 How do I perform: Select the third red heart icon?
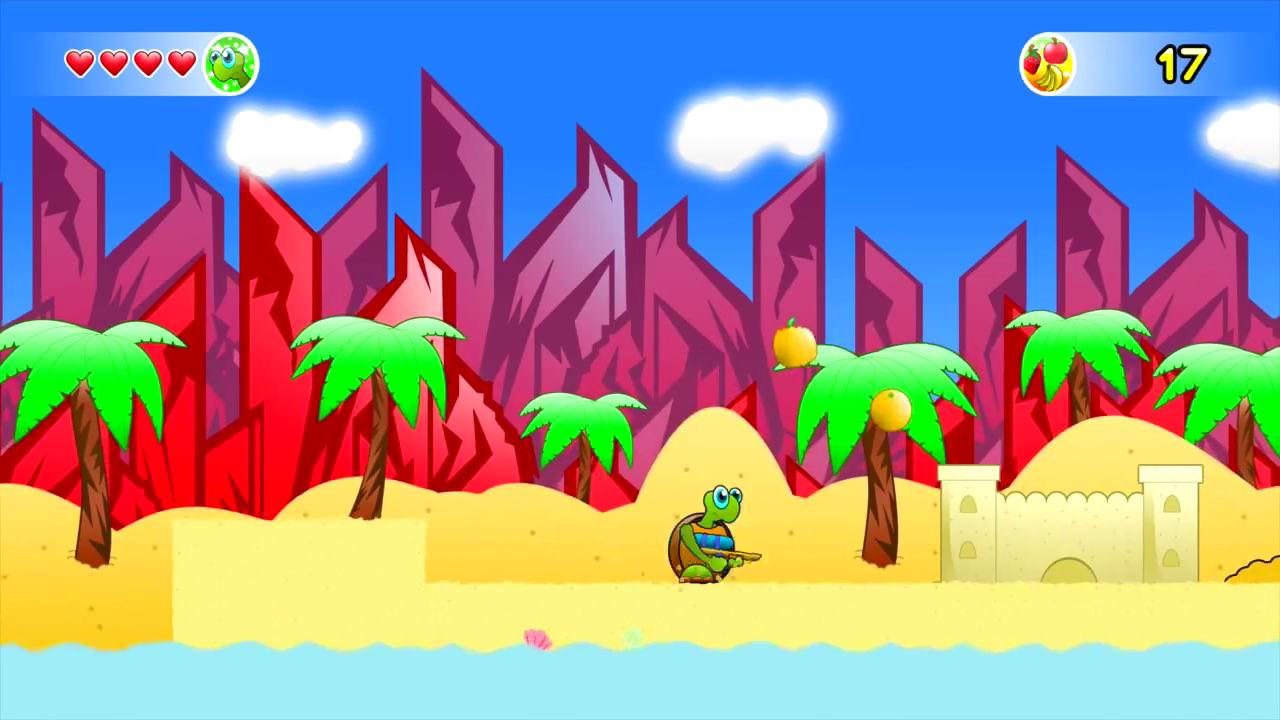146,62
